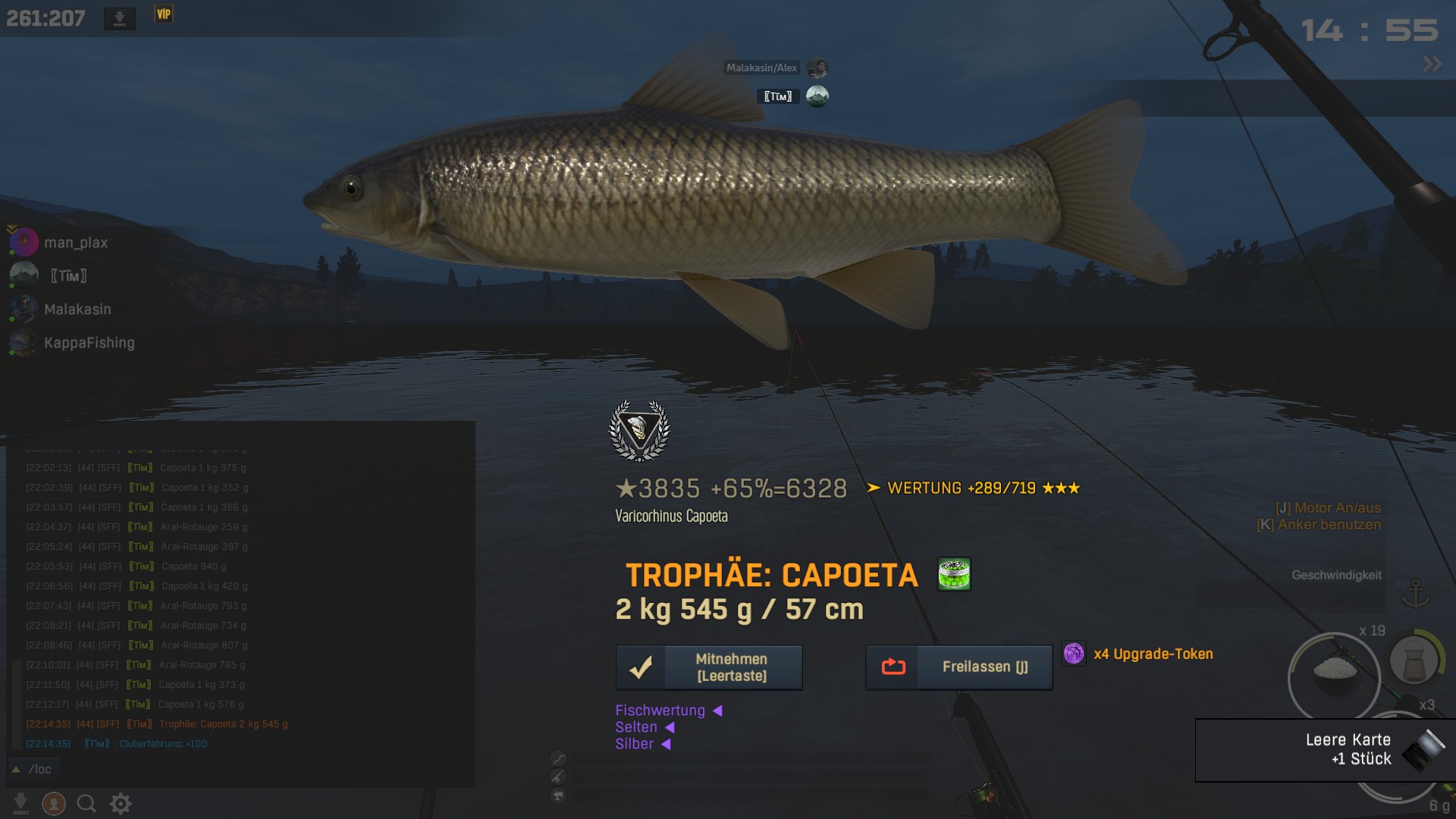Click the Leere Karte reward notification
This screenshot has height=819, width=1456.
click(1325, 749)
